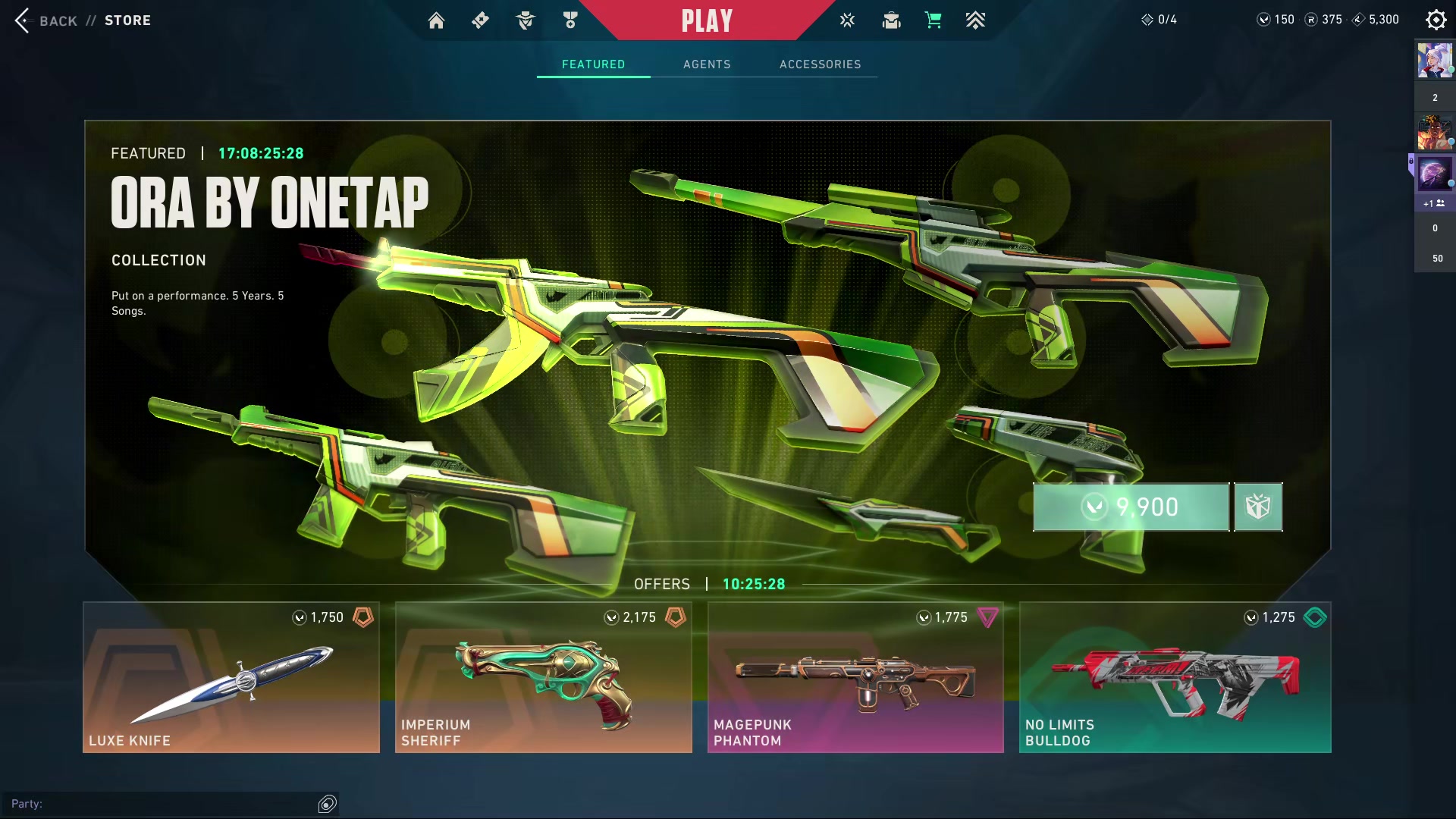Switch to the Accessories tab
This screenshot has width=1456, height=819.
[x=820, y=64]
